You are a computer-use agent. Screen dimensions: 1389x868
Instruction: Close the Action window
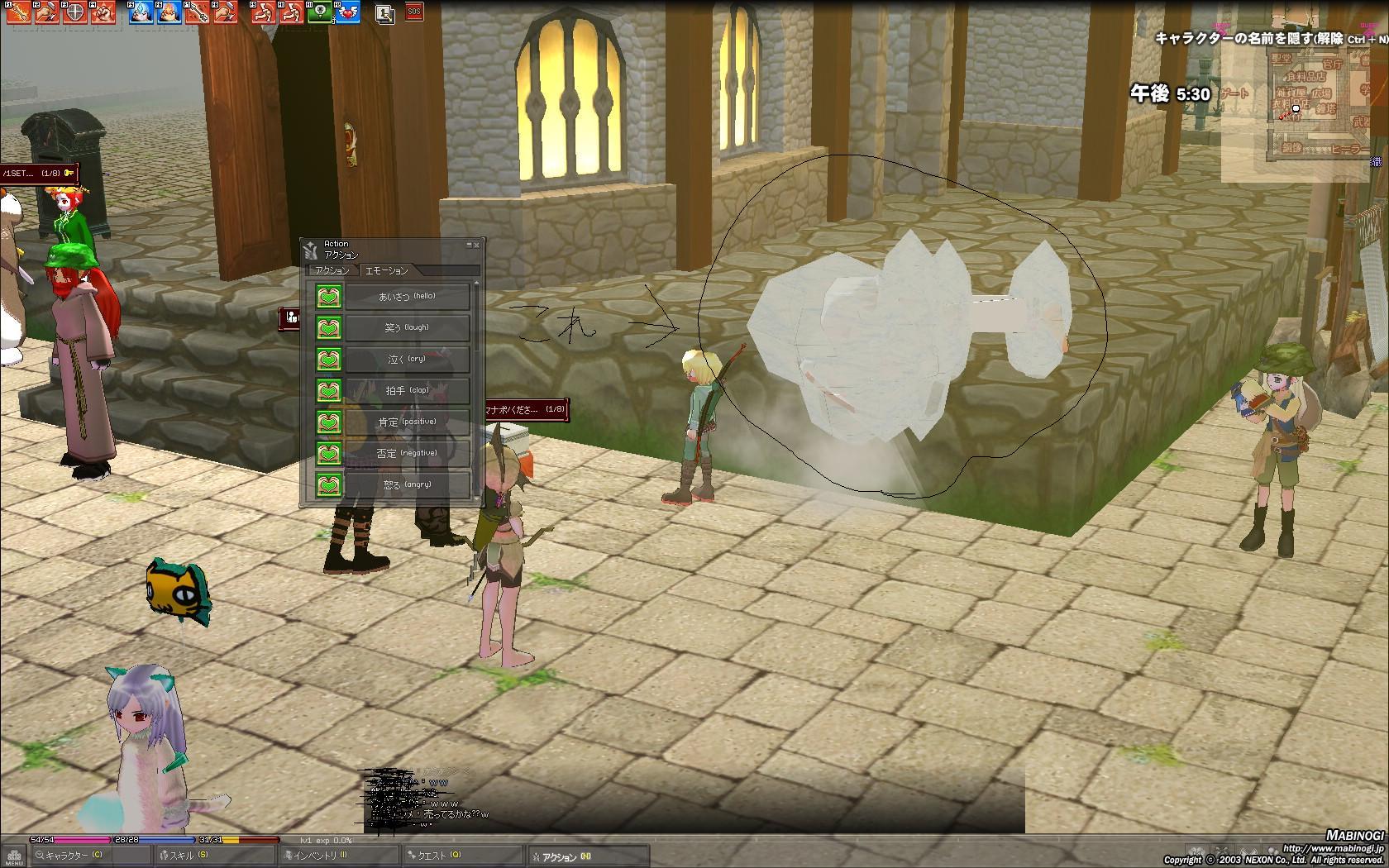[477, 245]
